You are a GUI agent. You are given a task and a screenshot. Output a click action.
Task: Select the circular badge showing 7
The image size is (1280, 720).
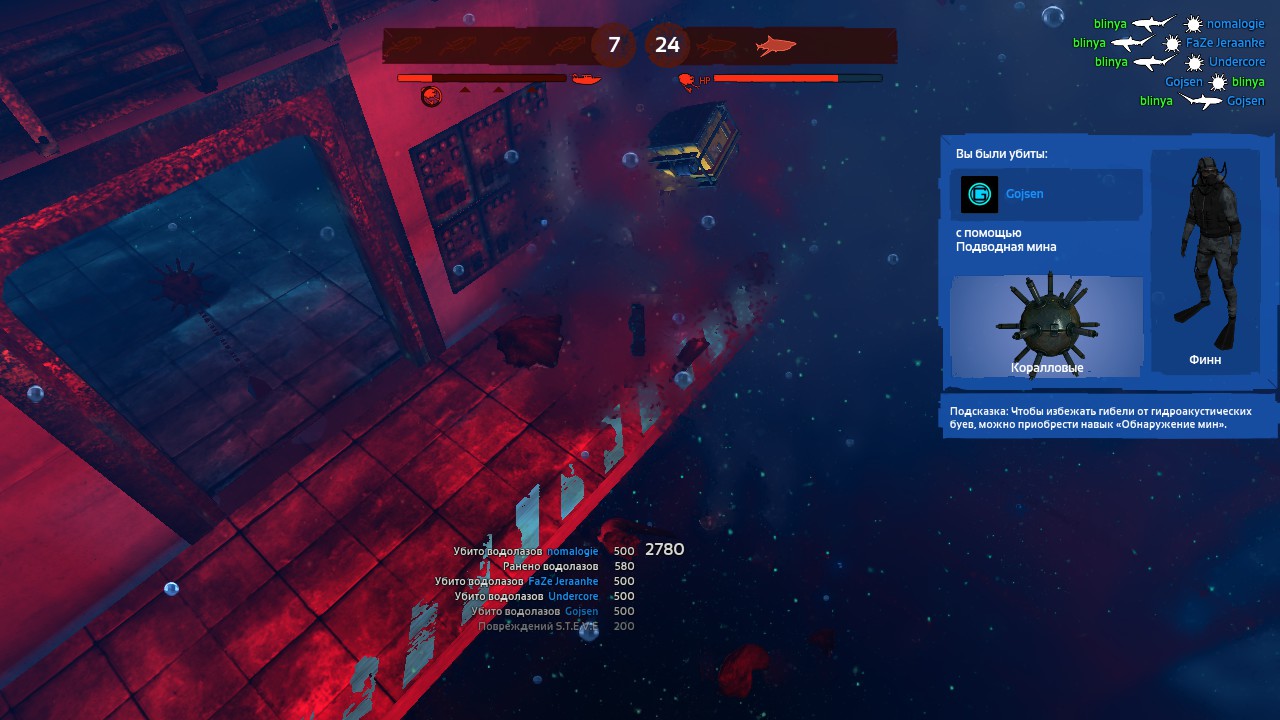(x=613, y=46)
